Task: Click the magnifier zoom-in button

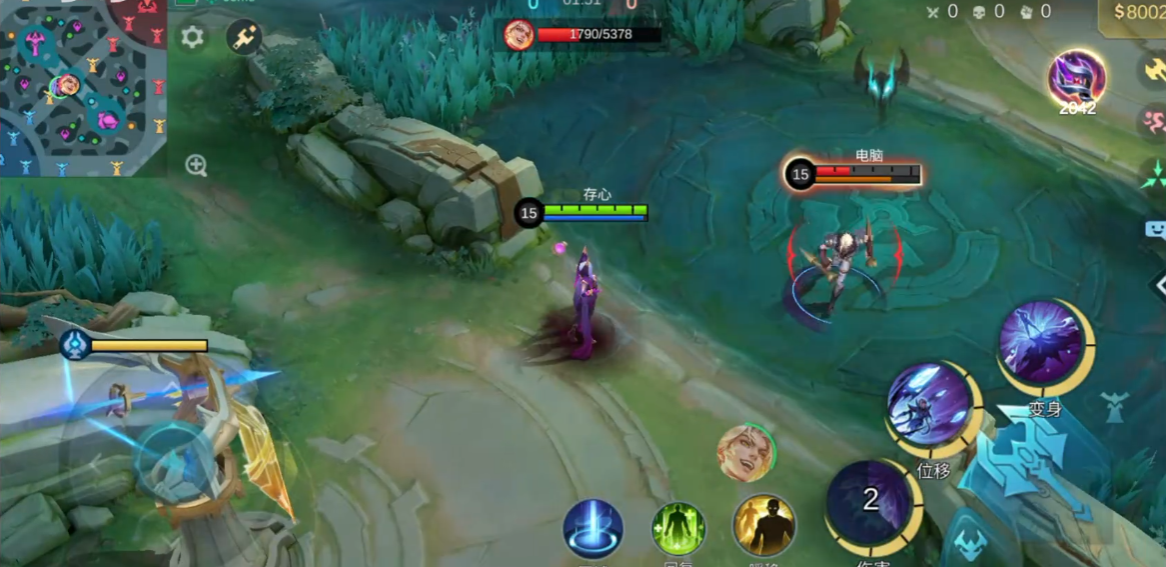Action: click(196, 166)
